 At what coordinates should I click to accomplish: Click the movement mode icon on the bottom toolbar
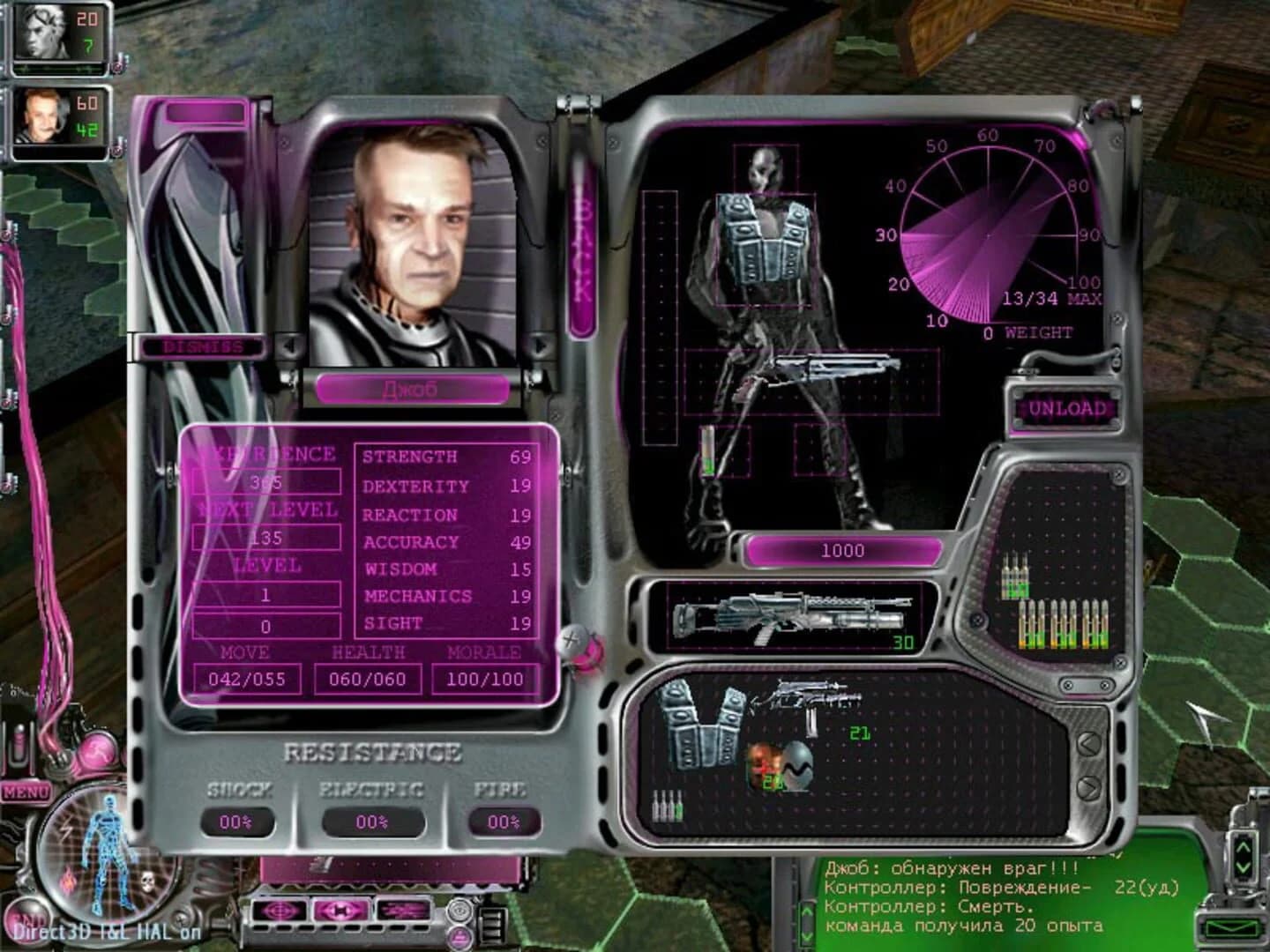(341, 910)
